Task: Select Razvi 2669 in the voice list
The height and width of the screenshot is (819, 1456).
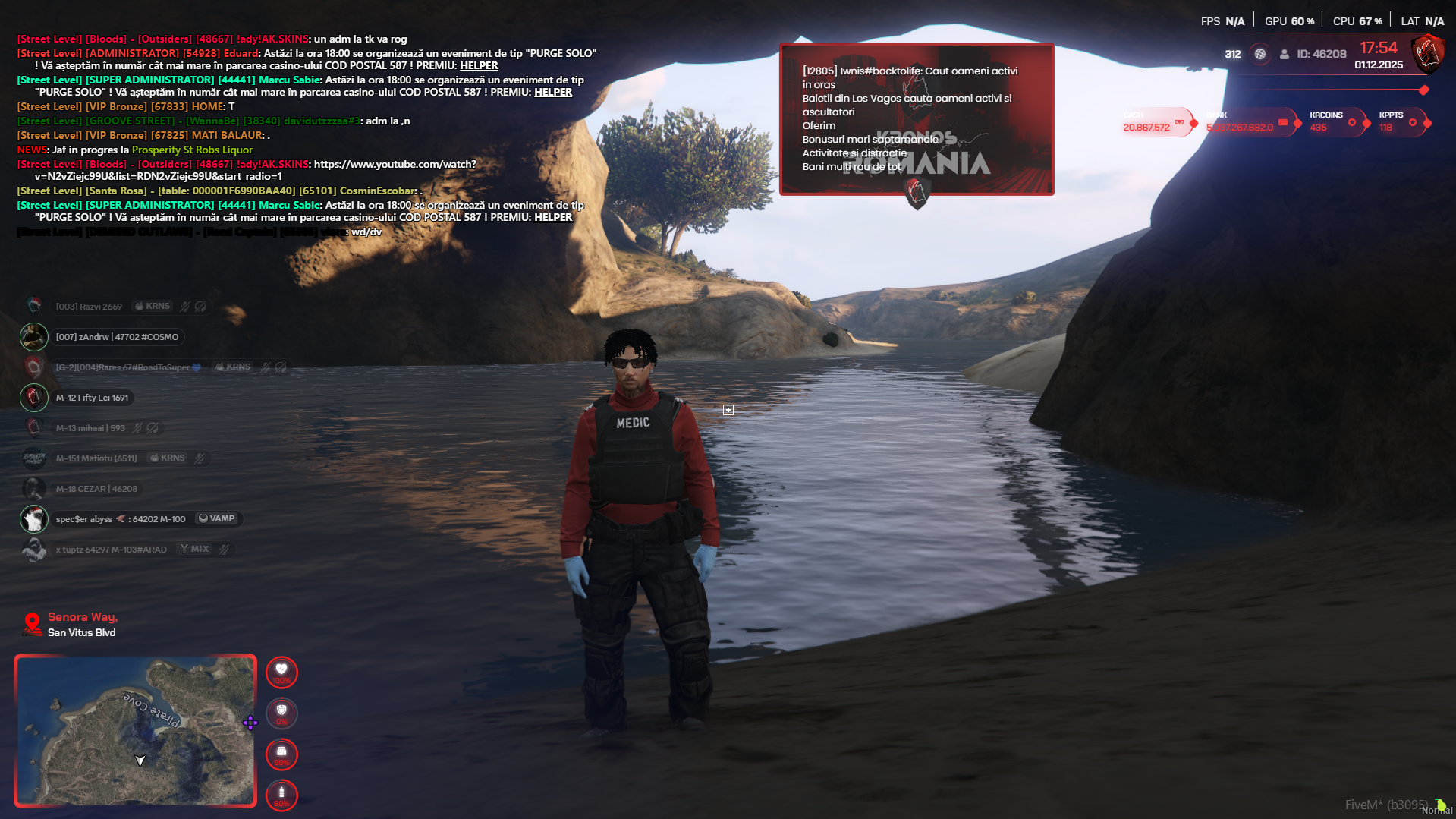Action: [x=89, y=307]
